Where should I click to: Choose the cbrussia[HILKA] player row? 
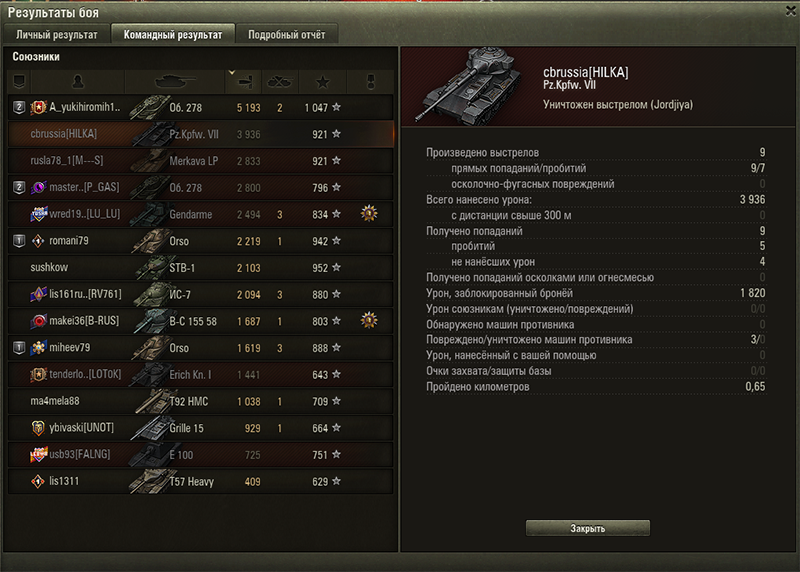click(x=200, y=133)
